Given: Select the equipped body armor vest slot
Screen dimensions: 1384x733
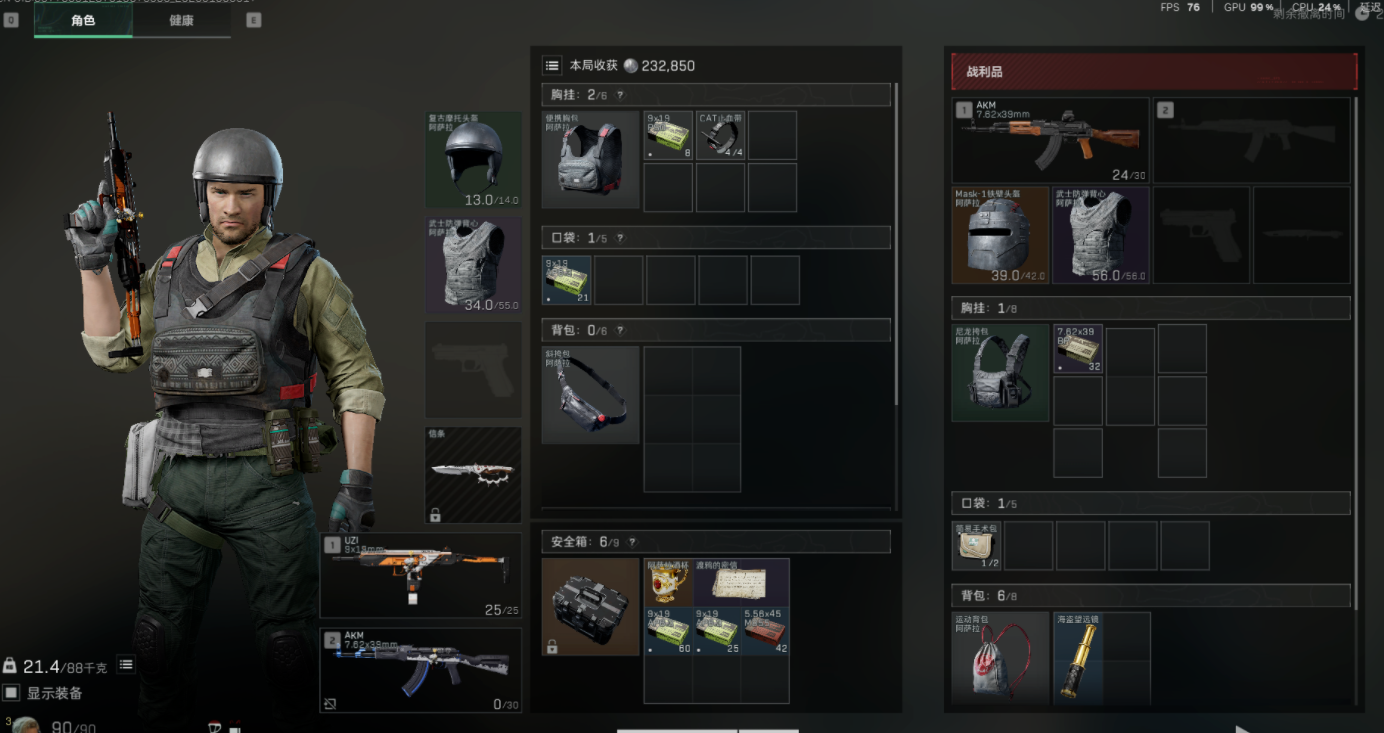Looking at the screenshot, I should pyautogui.click(x=473, y=266).
